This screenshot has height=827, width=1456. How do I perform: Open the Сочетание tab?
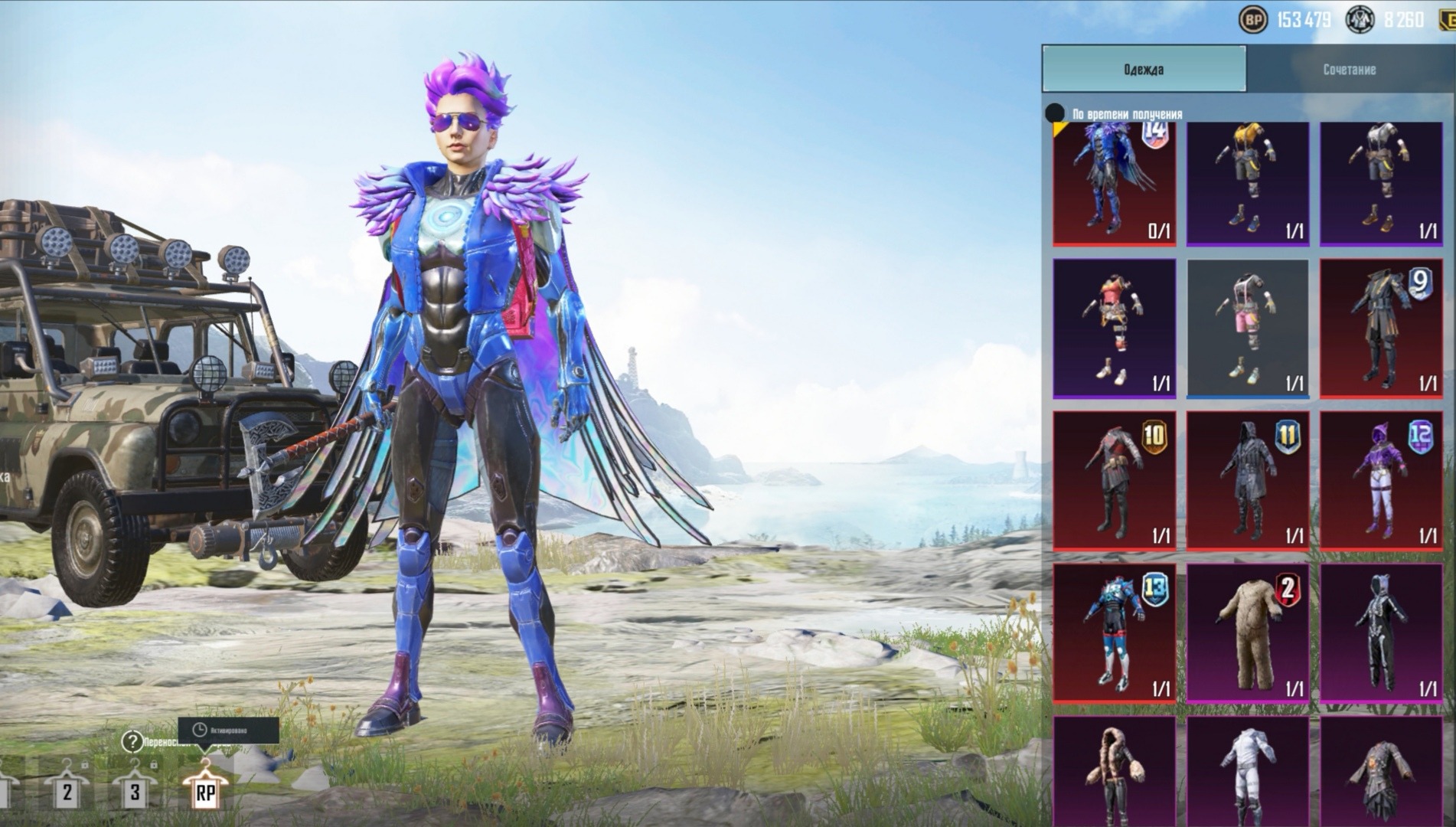click(1349, 69)
